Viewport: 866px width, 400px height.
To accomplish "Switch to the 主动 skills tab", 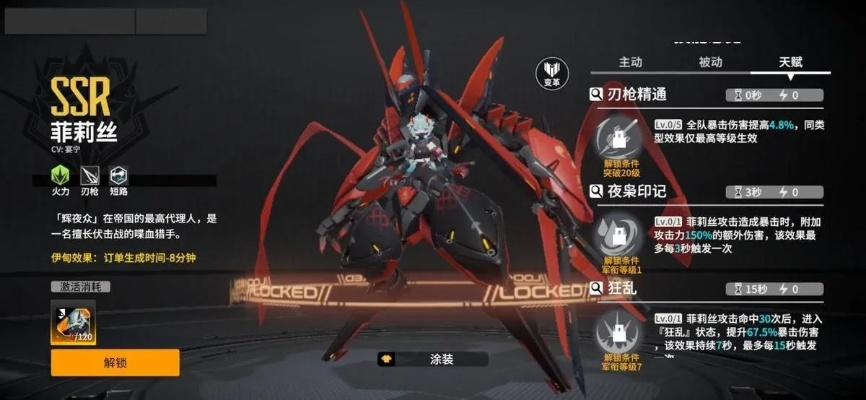I will (630, 62).
